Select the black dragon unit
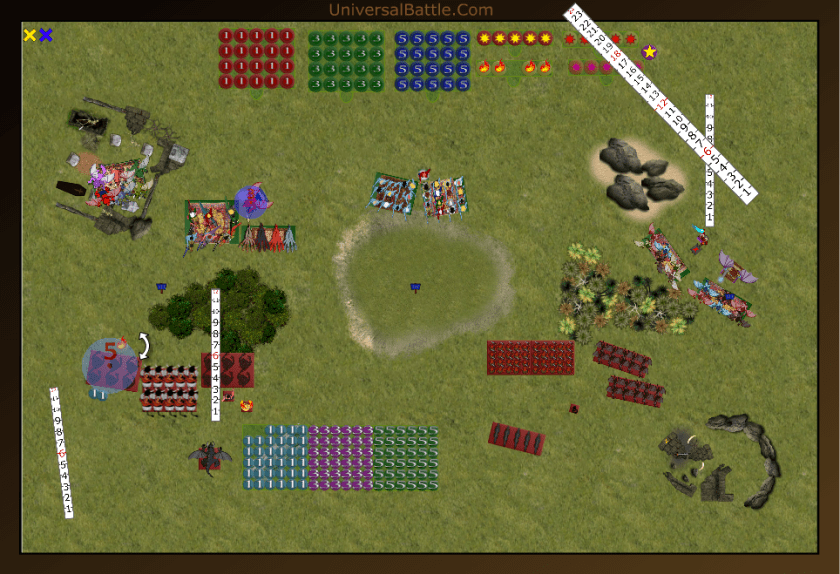This screenshot has width=840, height=574. 210,457
